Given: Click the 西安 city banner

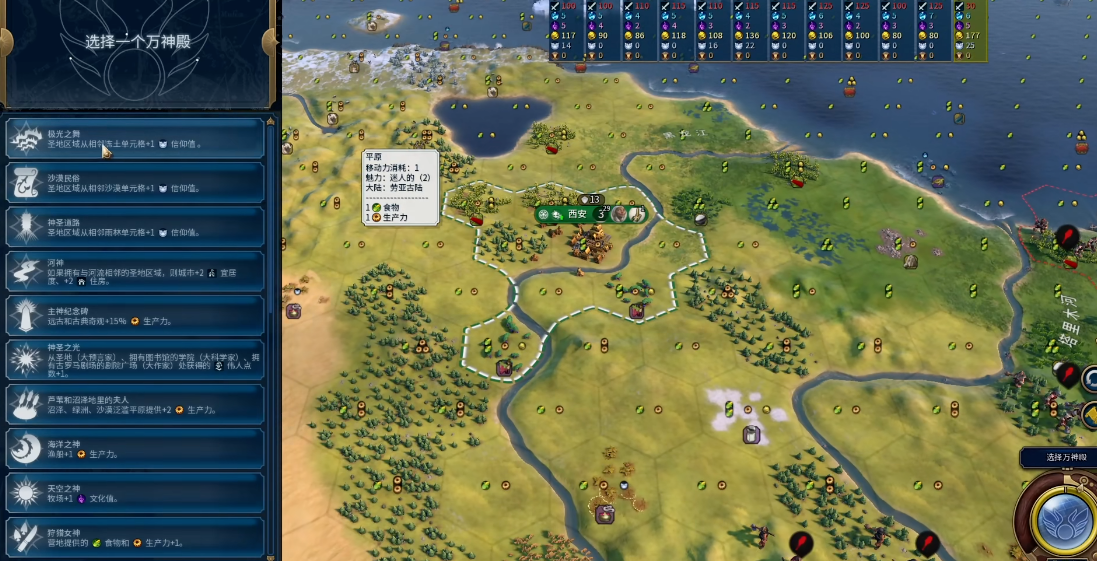Looking at the screenshot, I should coord(578,214).
